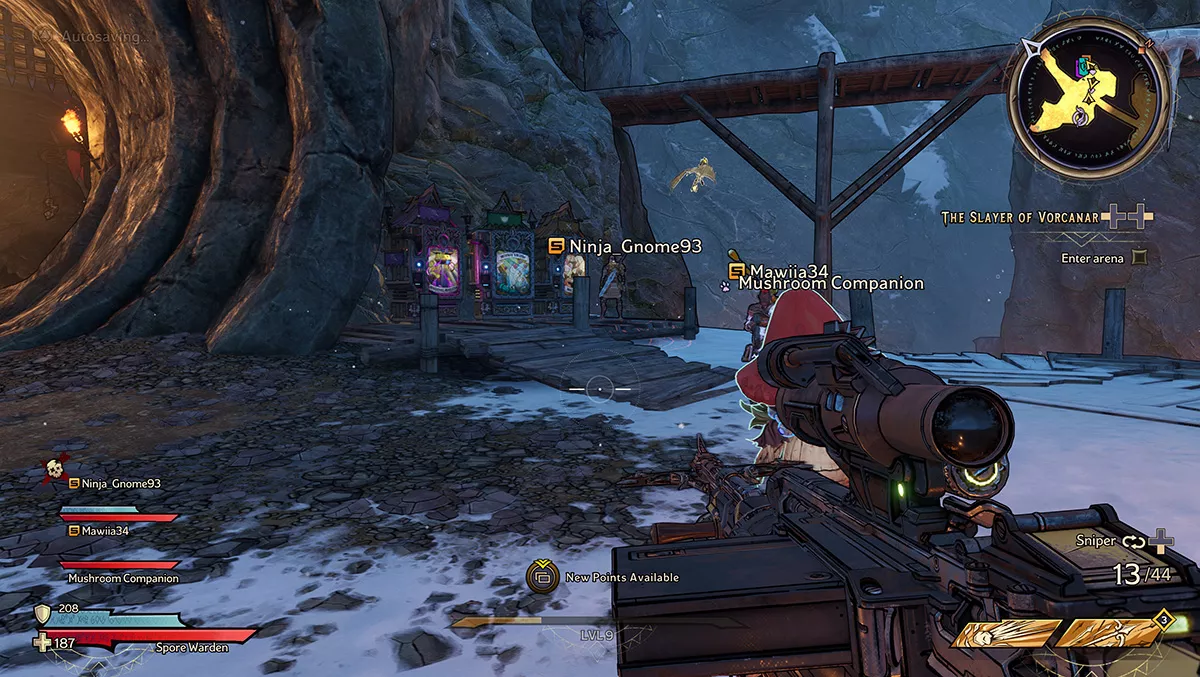The width and height of the screenshot is (1200, 677).
Task: Choose Mushroom Companion in the party list
Action: (x=123, y=578)
